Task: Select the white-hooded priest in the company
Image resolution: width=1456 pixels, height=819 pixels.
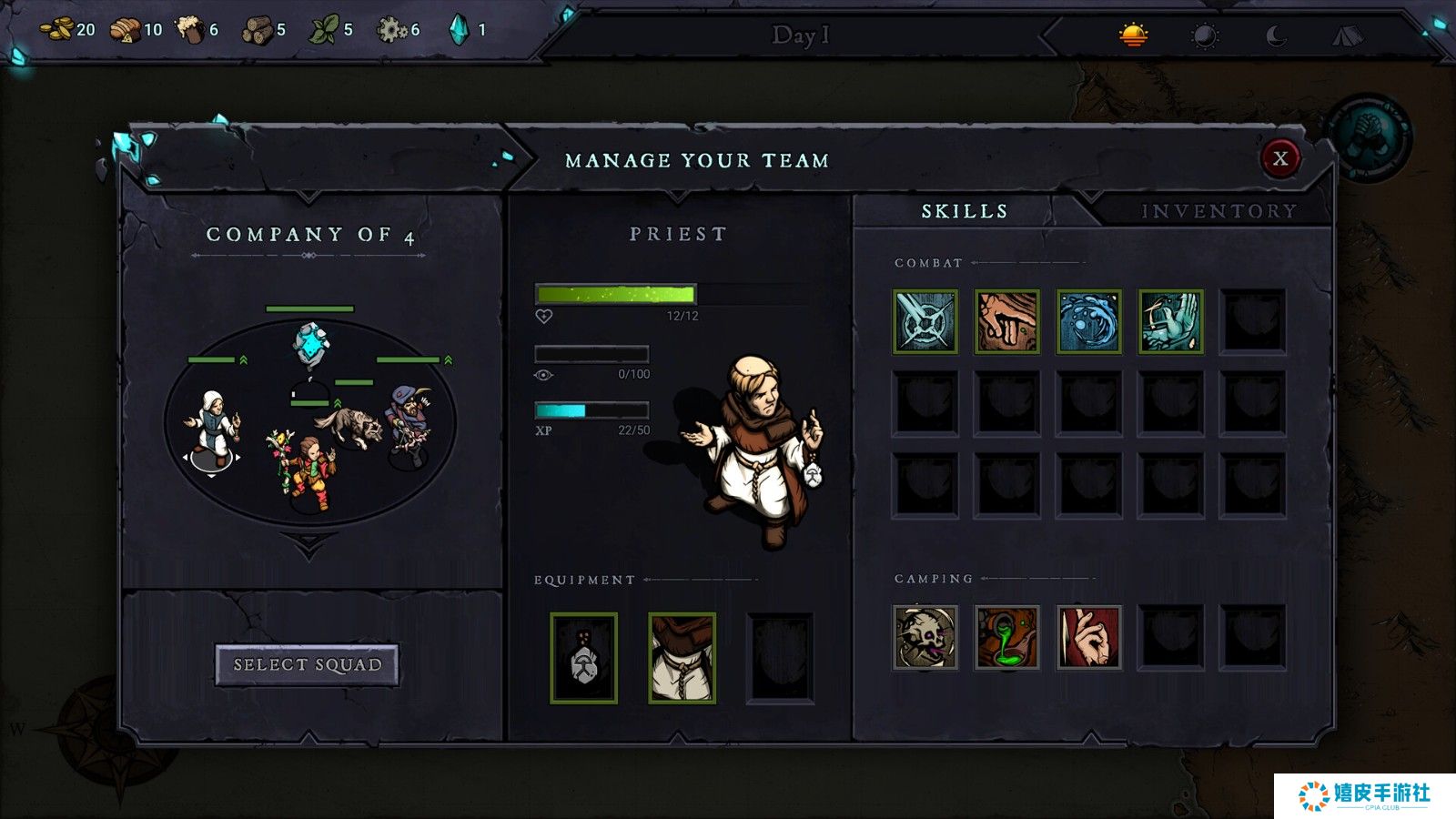Action: coord(213,426)
